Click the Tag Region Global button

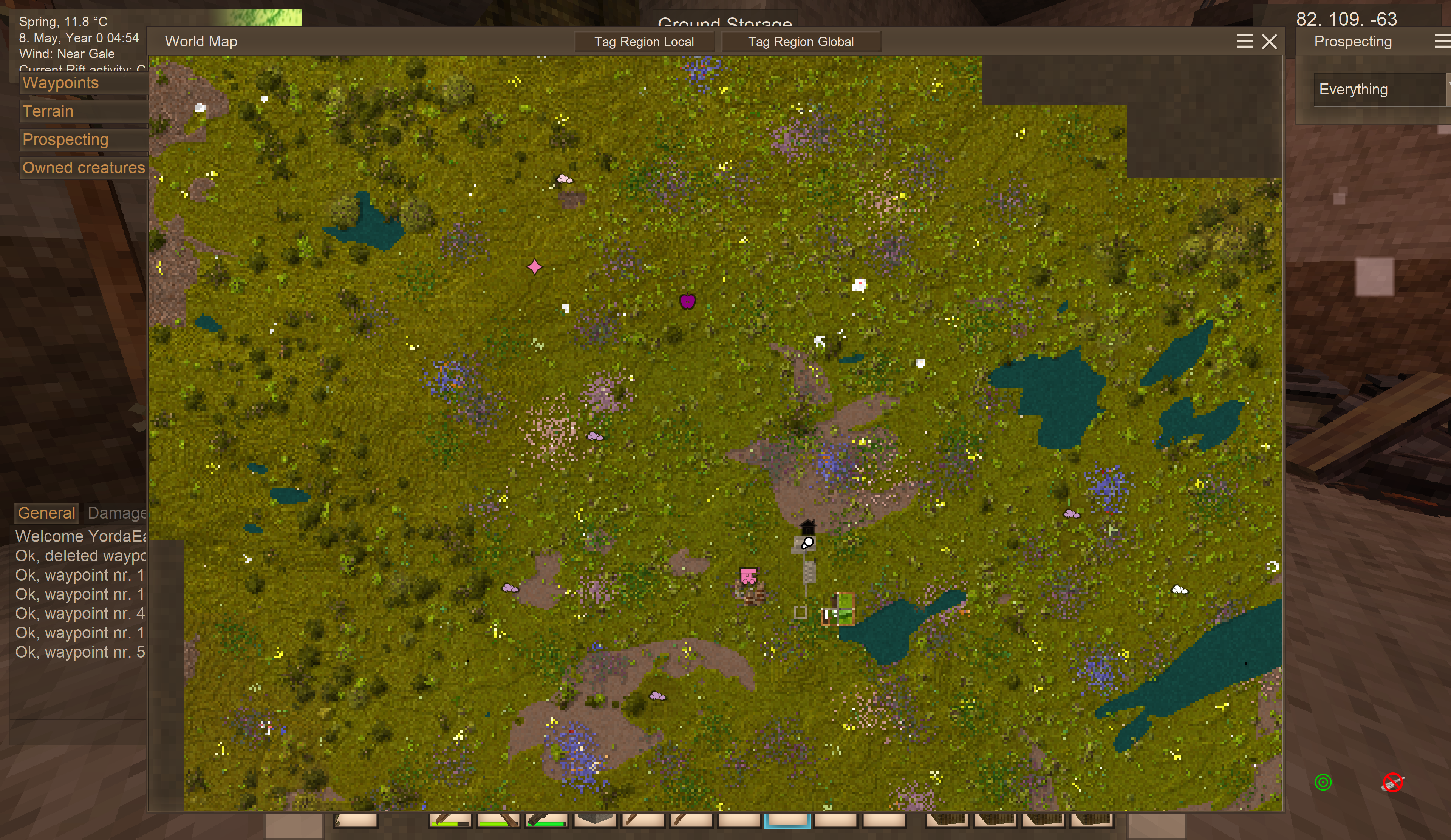coord(800,42)
